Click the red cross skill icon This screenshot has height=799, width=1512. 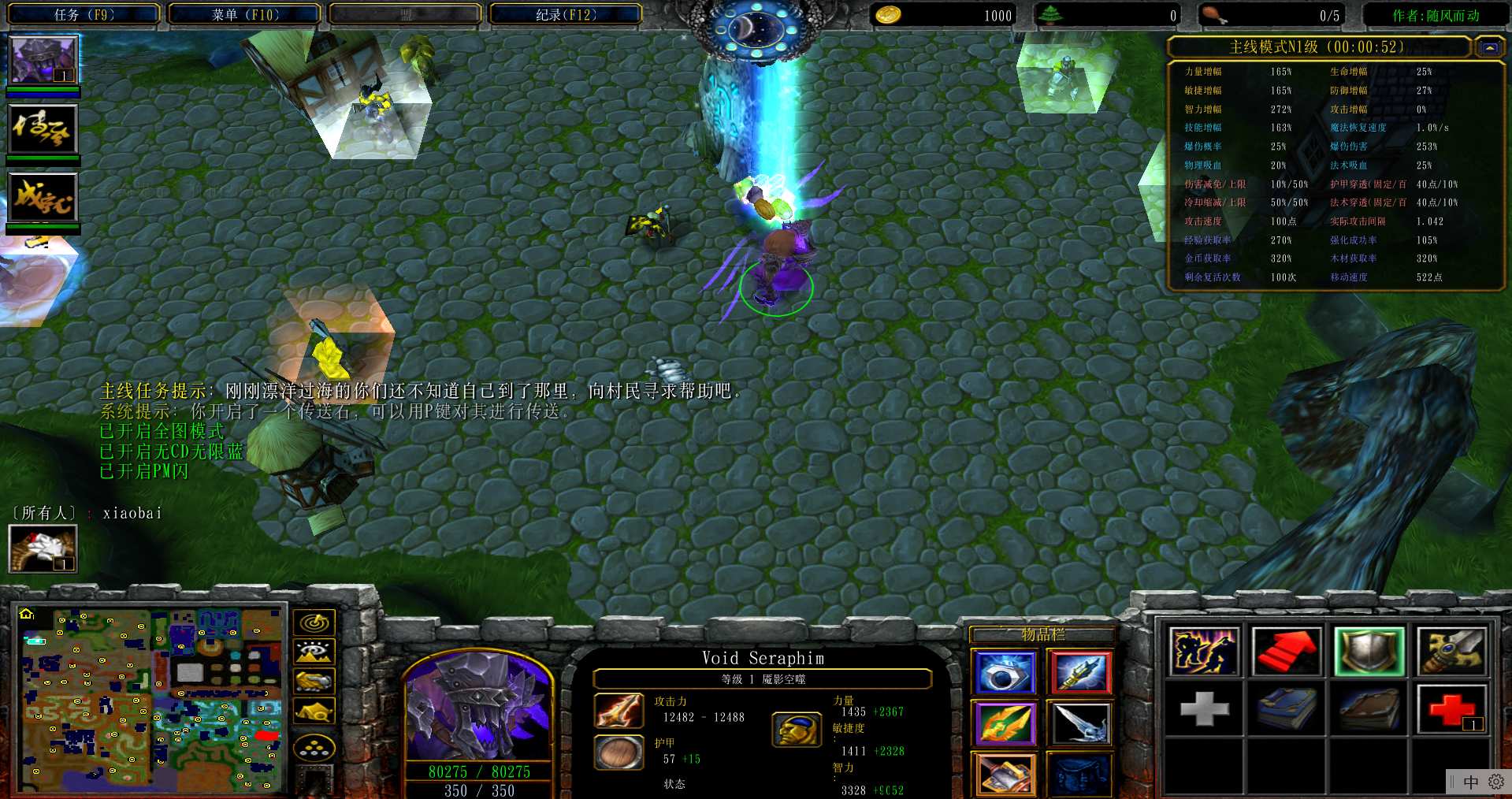tap(1451, 708)
